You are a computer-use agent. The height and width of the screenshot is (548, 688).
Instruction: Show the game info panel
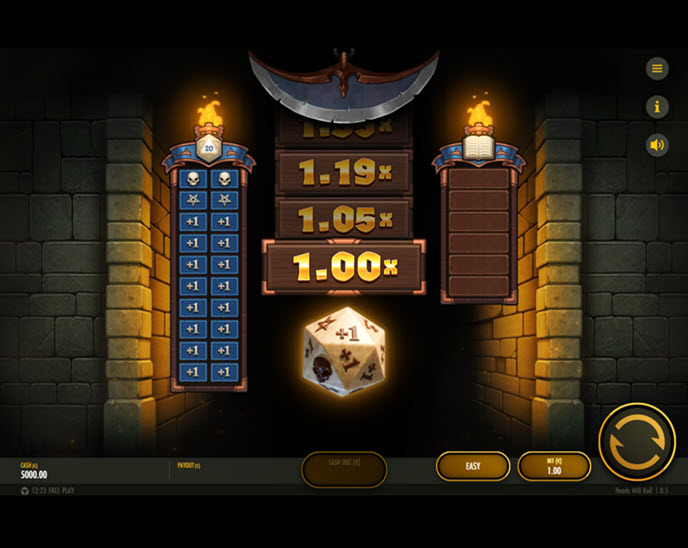(x=657, y=106)
